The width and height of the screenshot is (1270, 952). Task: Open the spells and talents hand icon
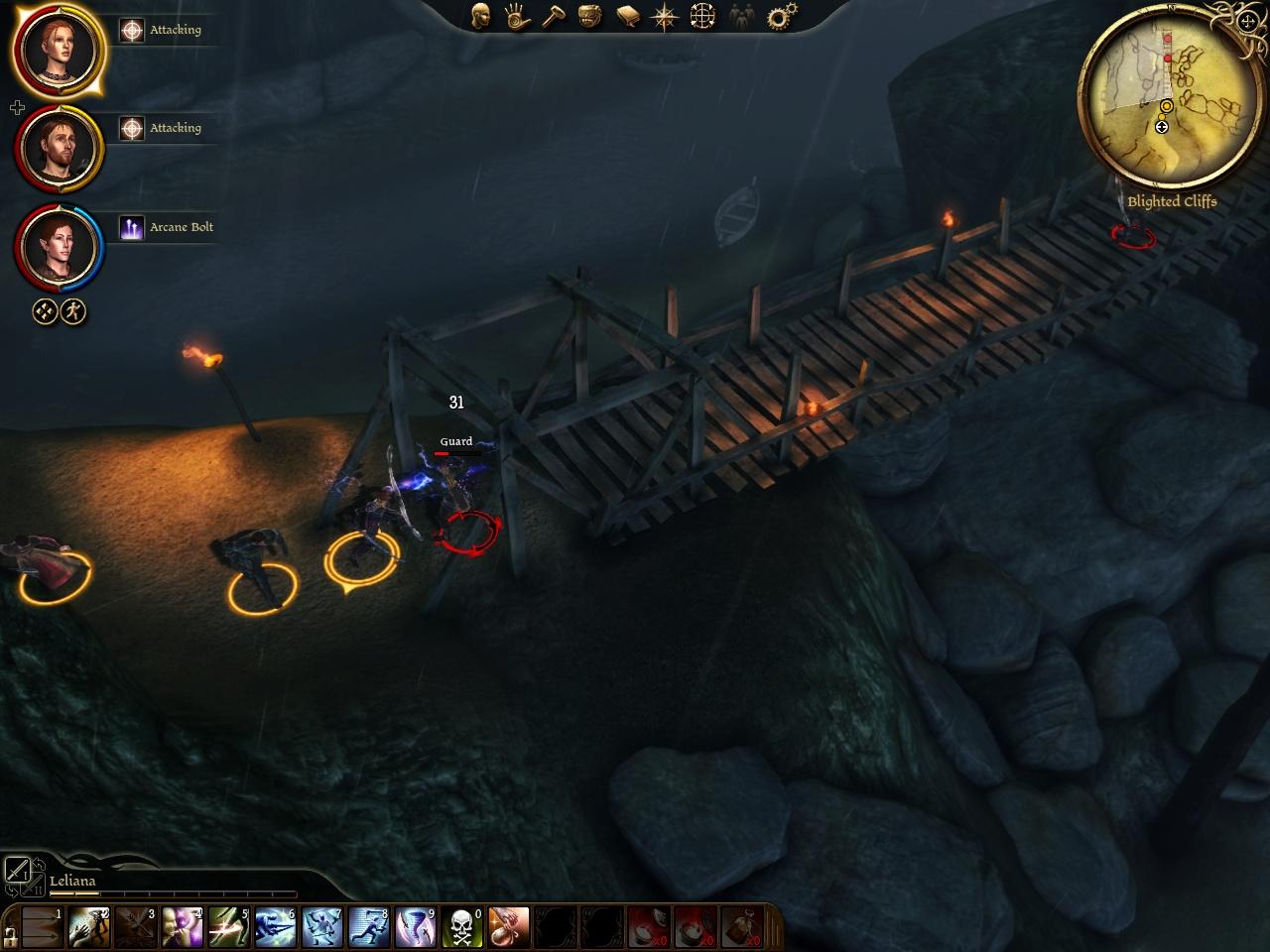[516, 16]
